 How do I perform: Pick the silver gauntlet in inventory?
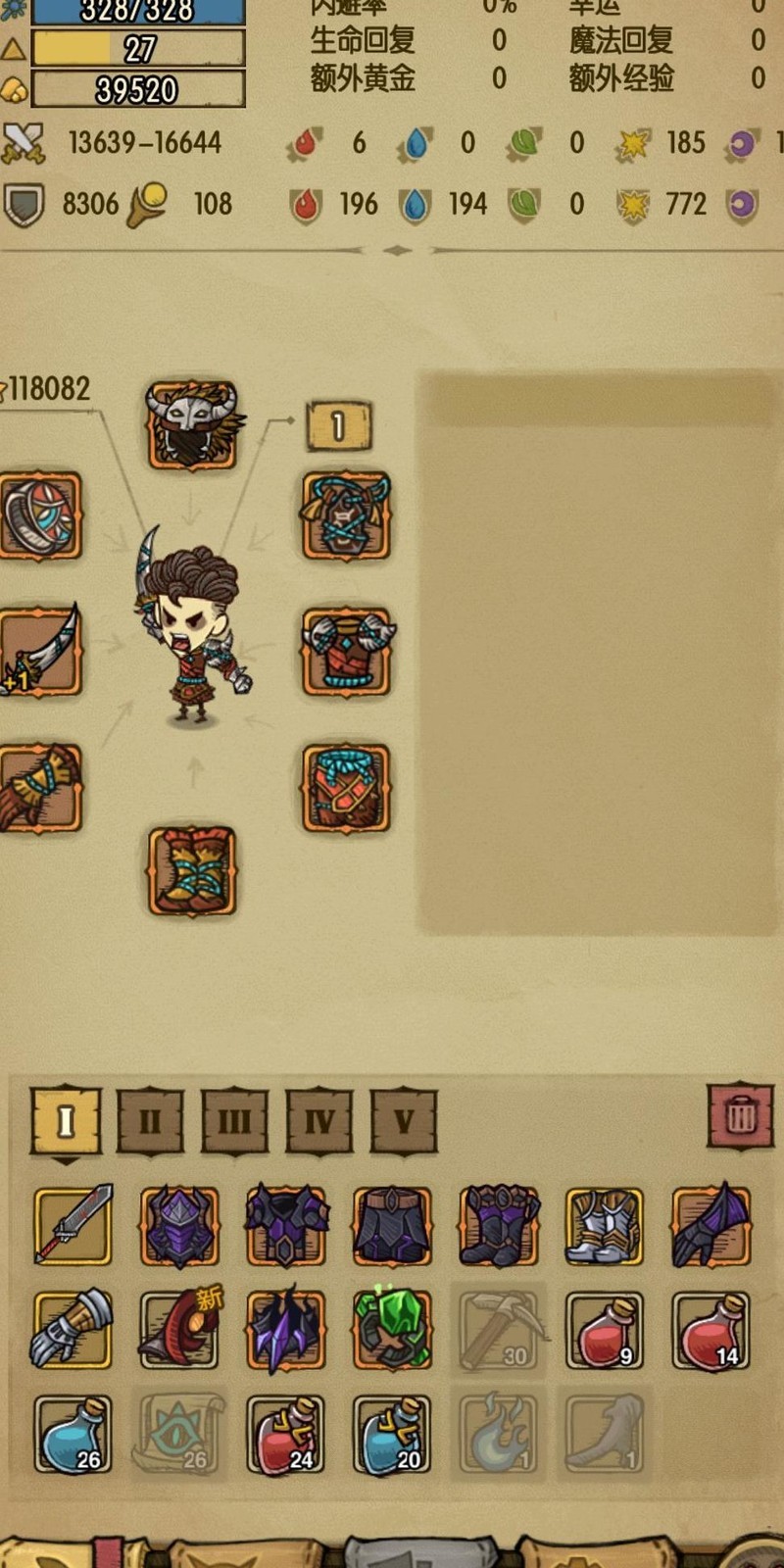[x=73, y=1330]
